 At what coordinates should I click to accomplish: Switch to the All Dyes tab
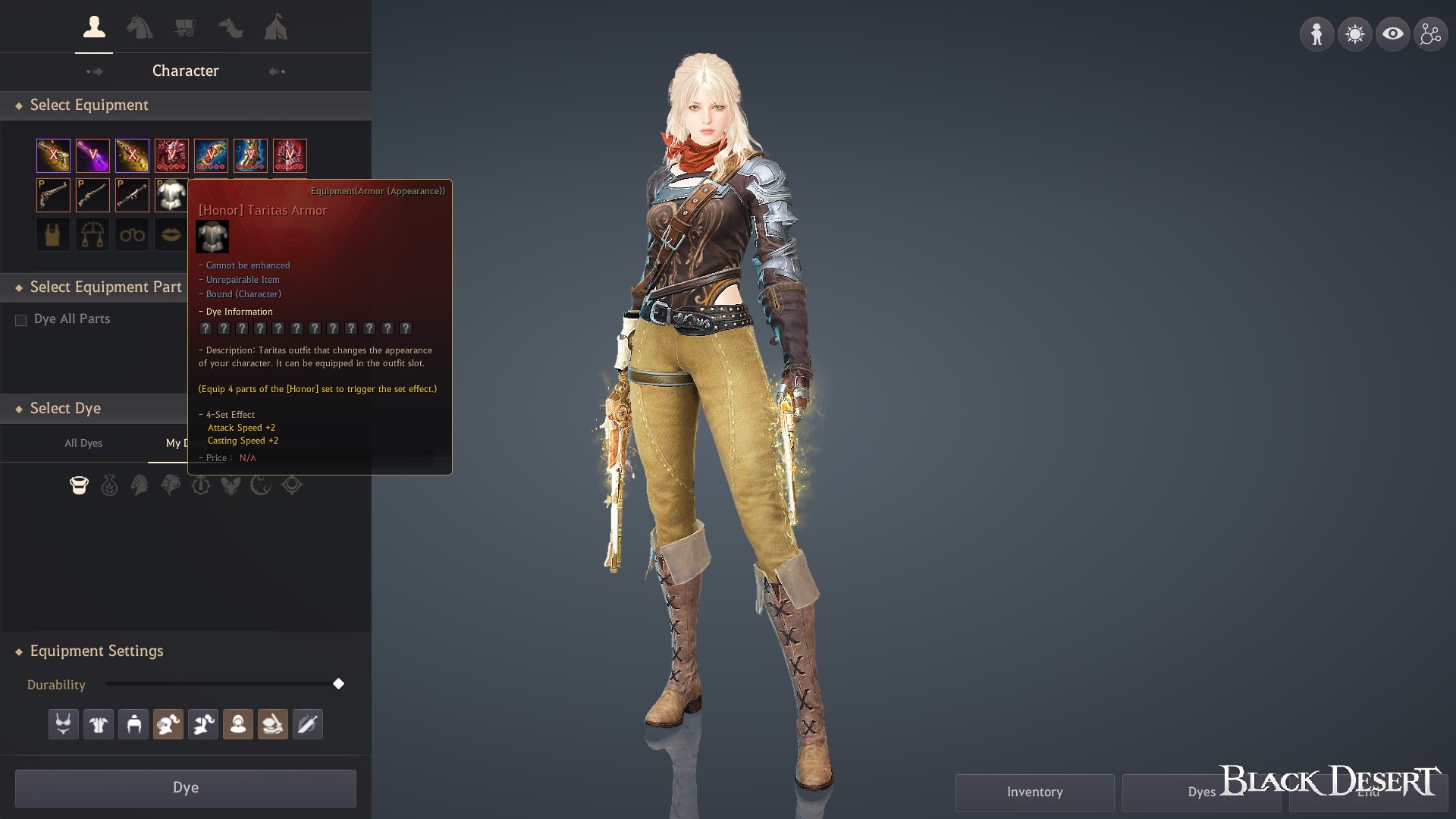coord(83,443)
